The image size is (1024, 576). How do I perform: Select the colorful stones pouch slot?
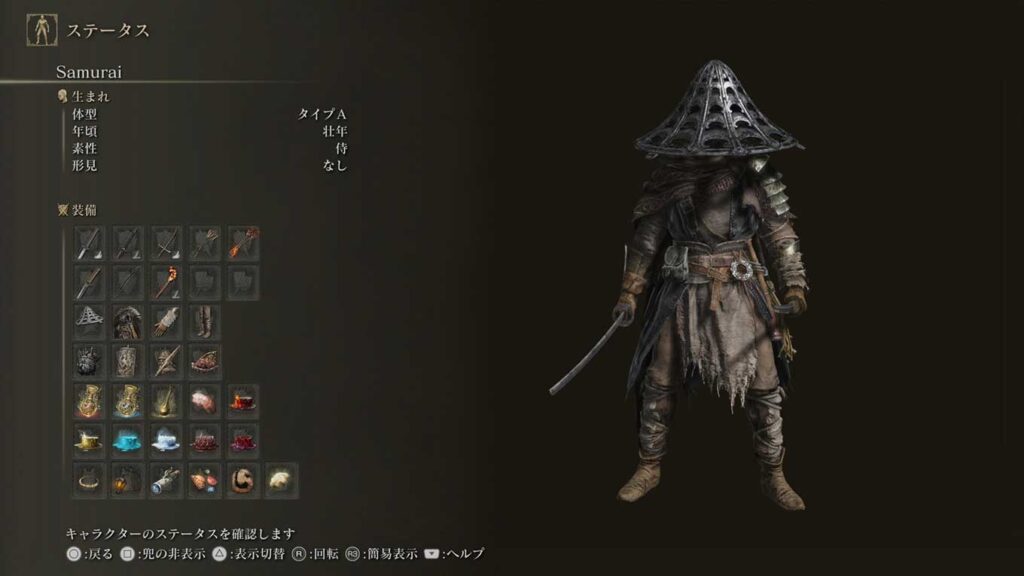205,480
